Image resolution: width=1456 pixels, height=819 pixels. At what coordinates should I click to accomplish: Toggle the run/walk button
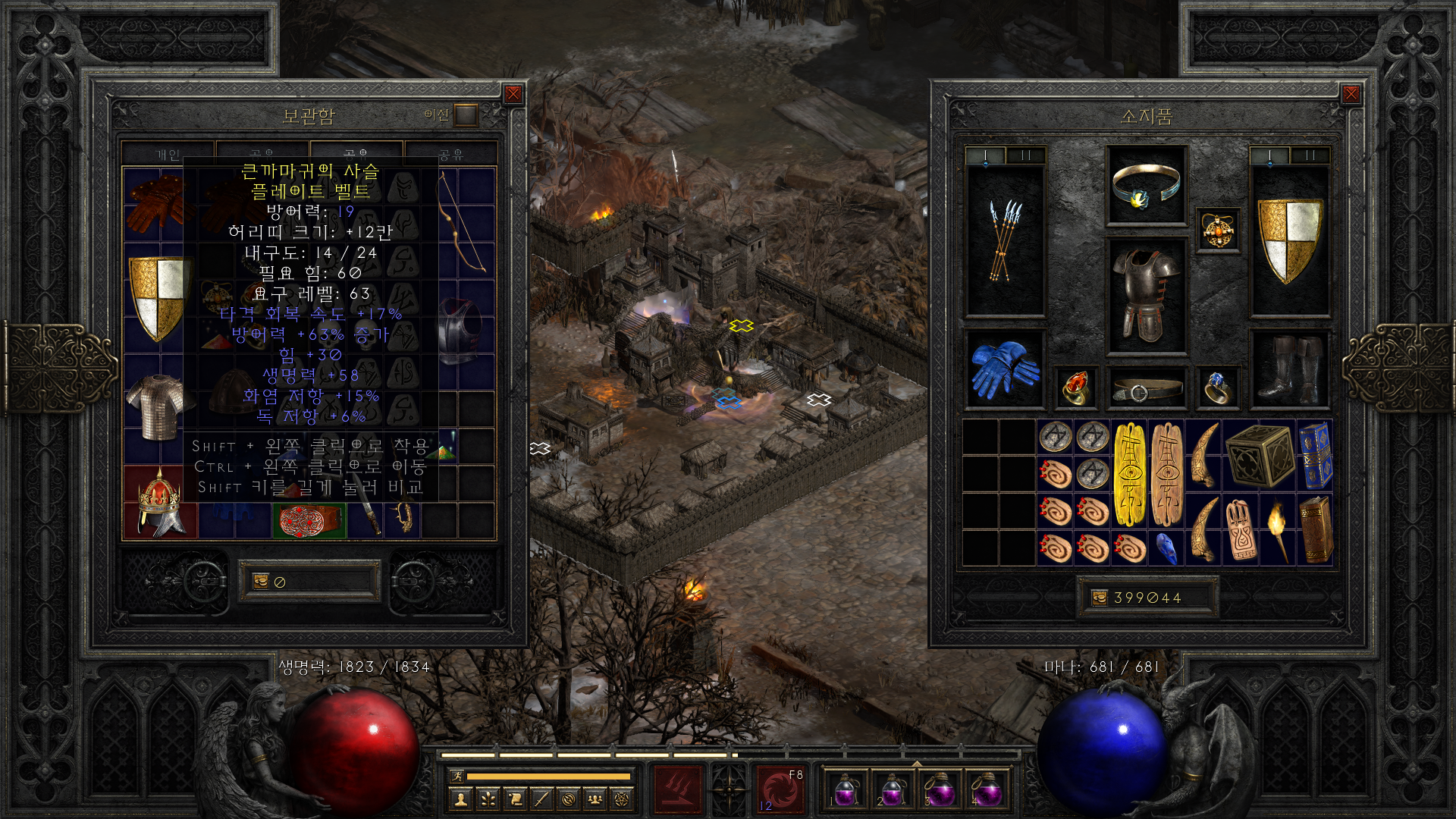click(x=457, y=776)
